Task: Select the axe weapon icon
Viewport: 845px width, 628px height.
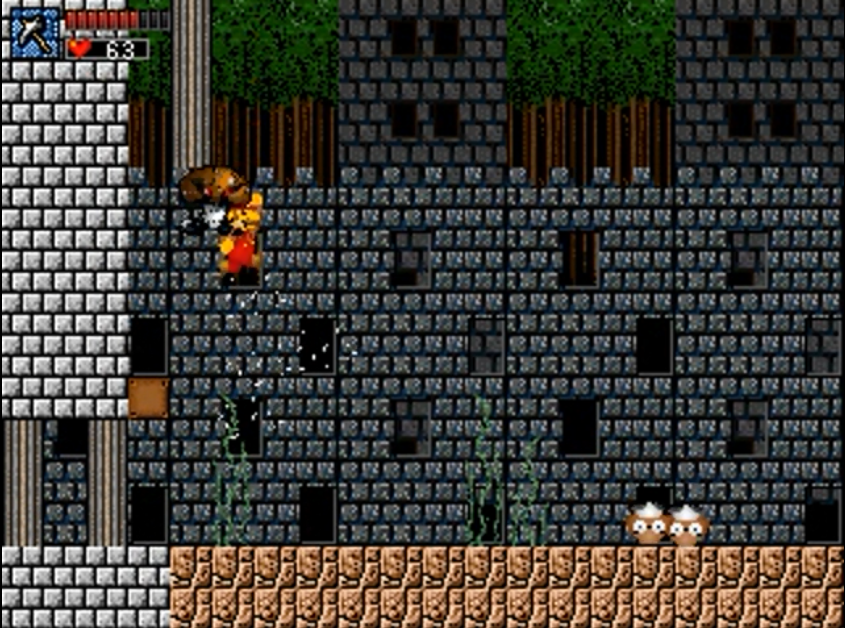Action: (35, 33)
